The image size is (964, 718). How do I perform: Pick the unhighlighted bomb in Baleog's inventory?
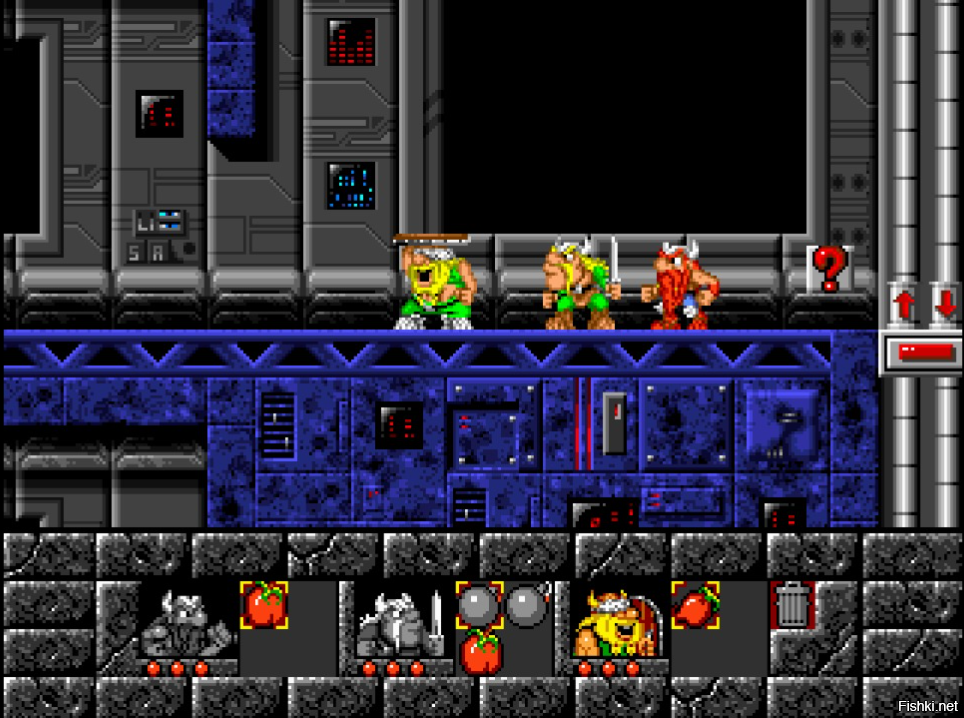coord(527,606)
